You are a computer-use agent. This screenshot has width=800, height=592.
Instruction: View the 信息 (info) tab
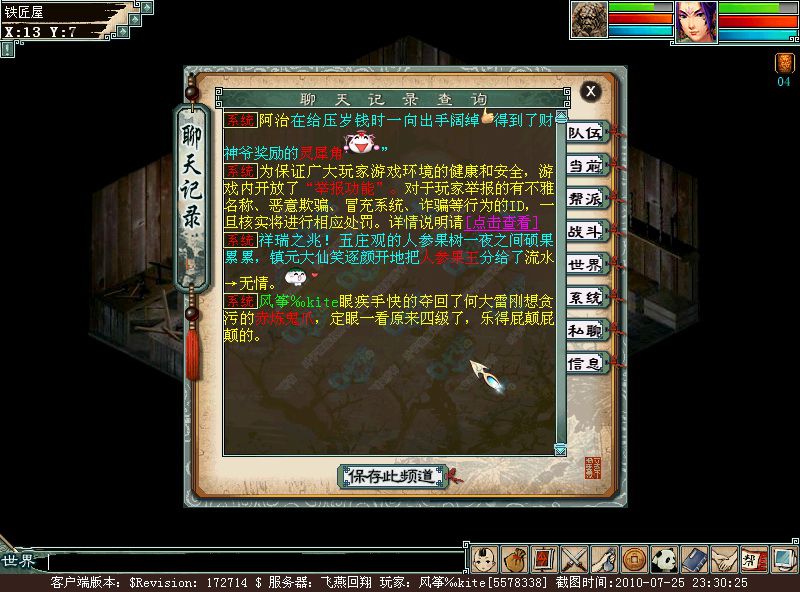pos(585,363)
